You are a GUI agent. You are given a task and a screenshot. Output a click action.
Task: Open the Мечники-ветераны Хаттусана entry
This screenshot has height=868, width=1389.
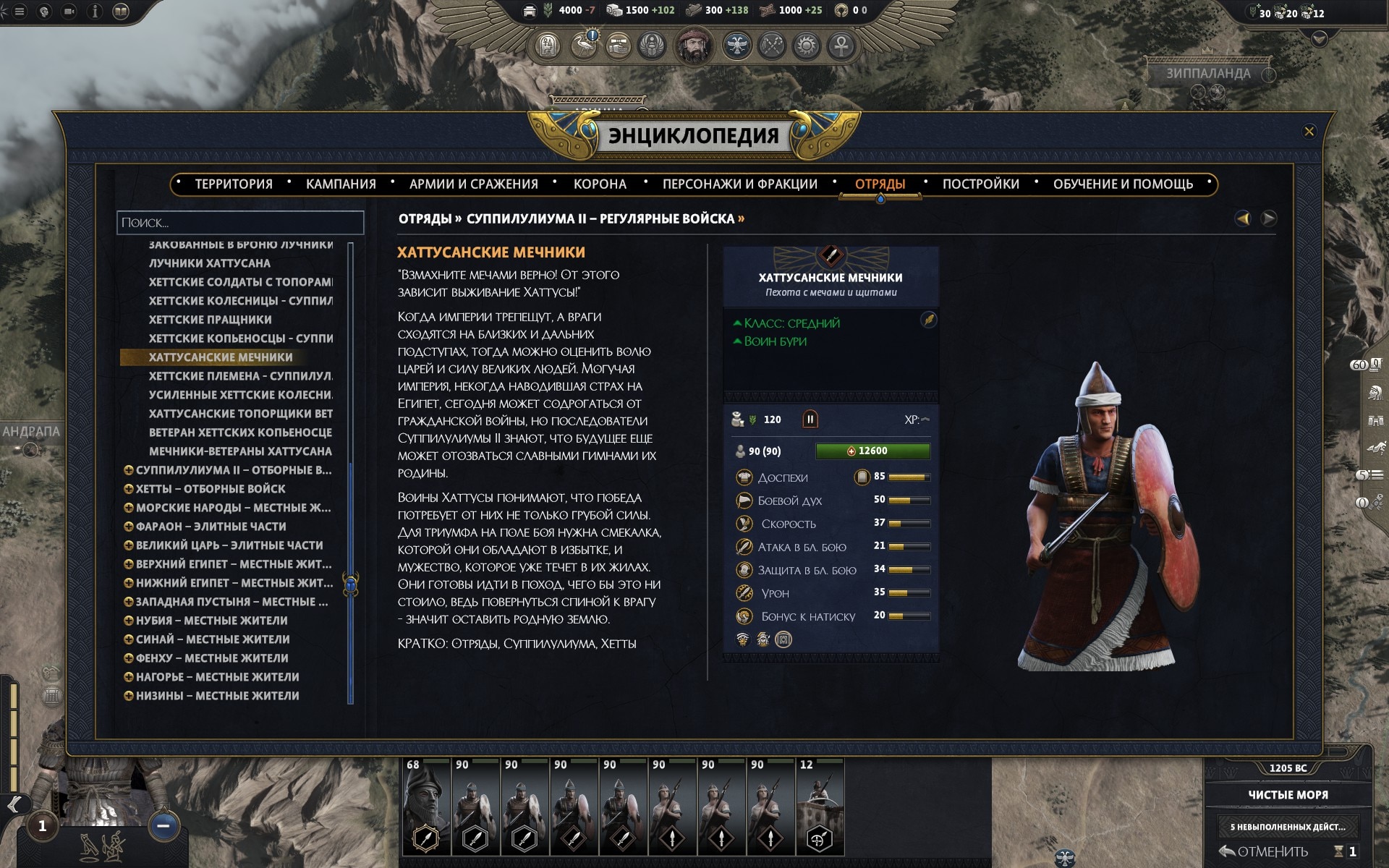click(x=240, y=451)
